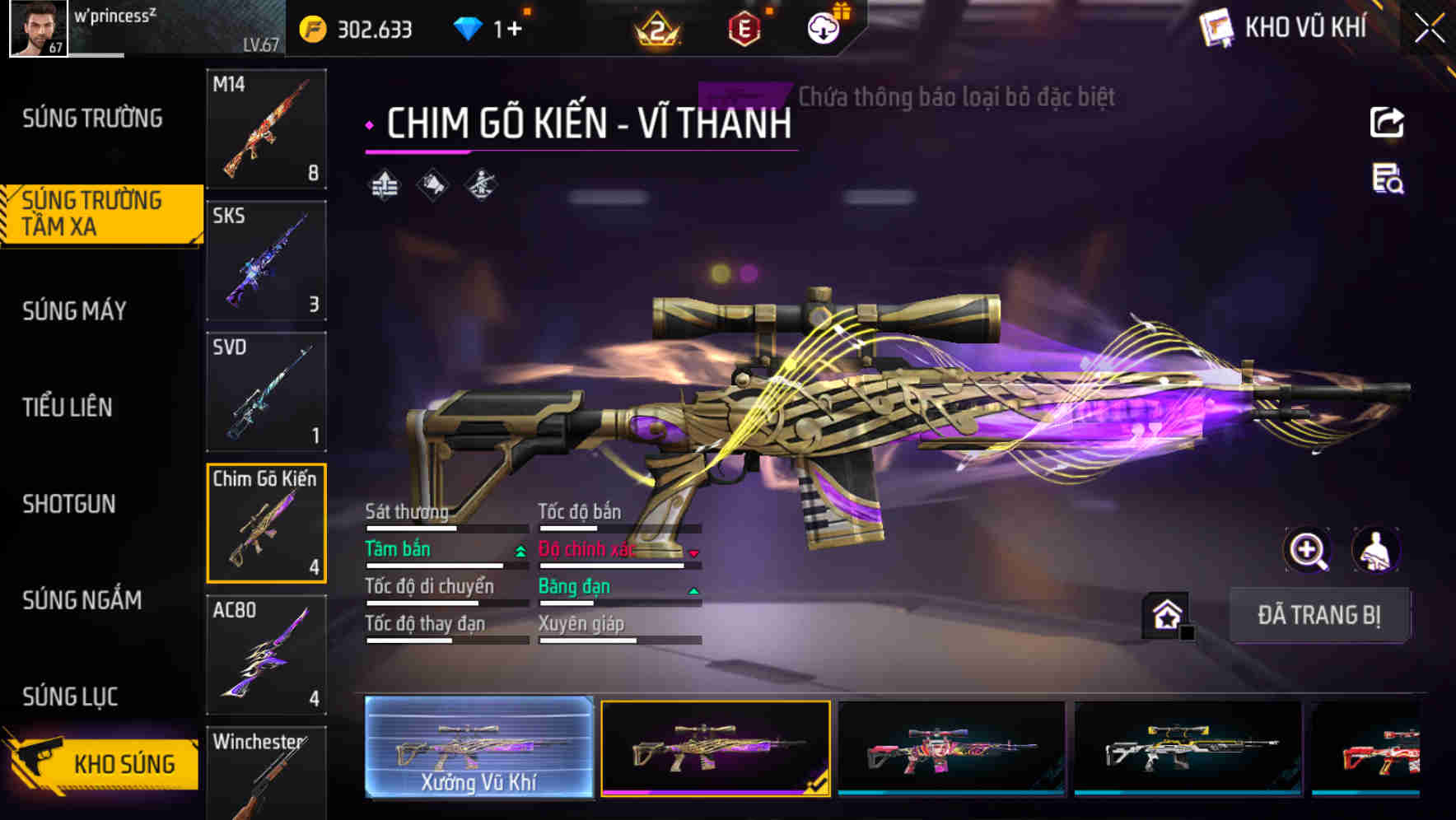The height and width of the screenshot is (820, 1456).
Task: Open Xưởng Vũ Khí panel
Action: click(x=478, y=749)
